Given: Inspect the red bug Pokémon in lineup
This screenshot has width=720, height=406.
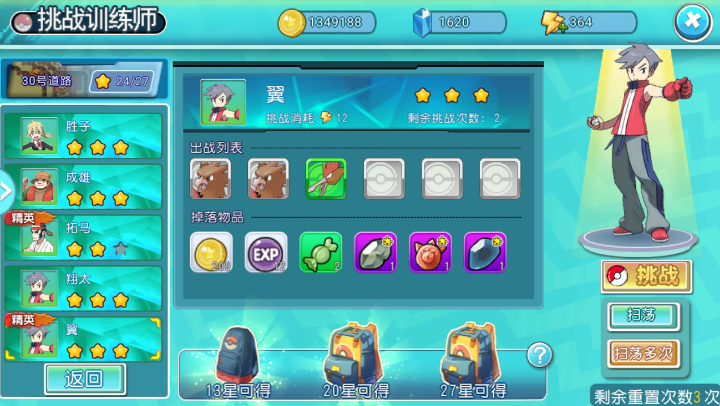Looking at the screenshot, I should click(326, 180).
